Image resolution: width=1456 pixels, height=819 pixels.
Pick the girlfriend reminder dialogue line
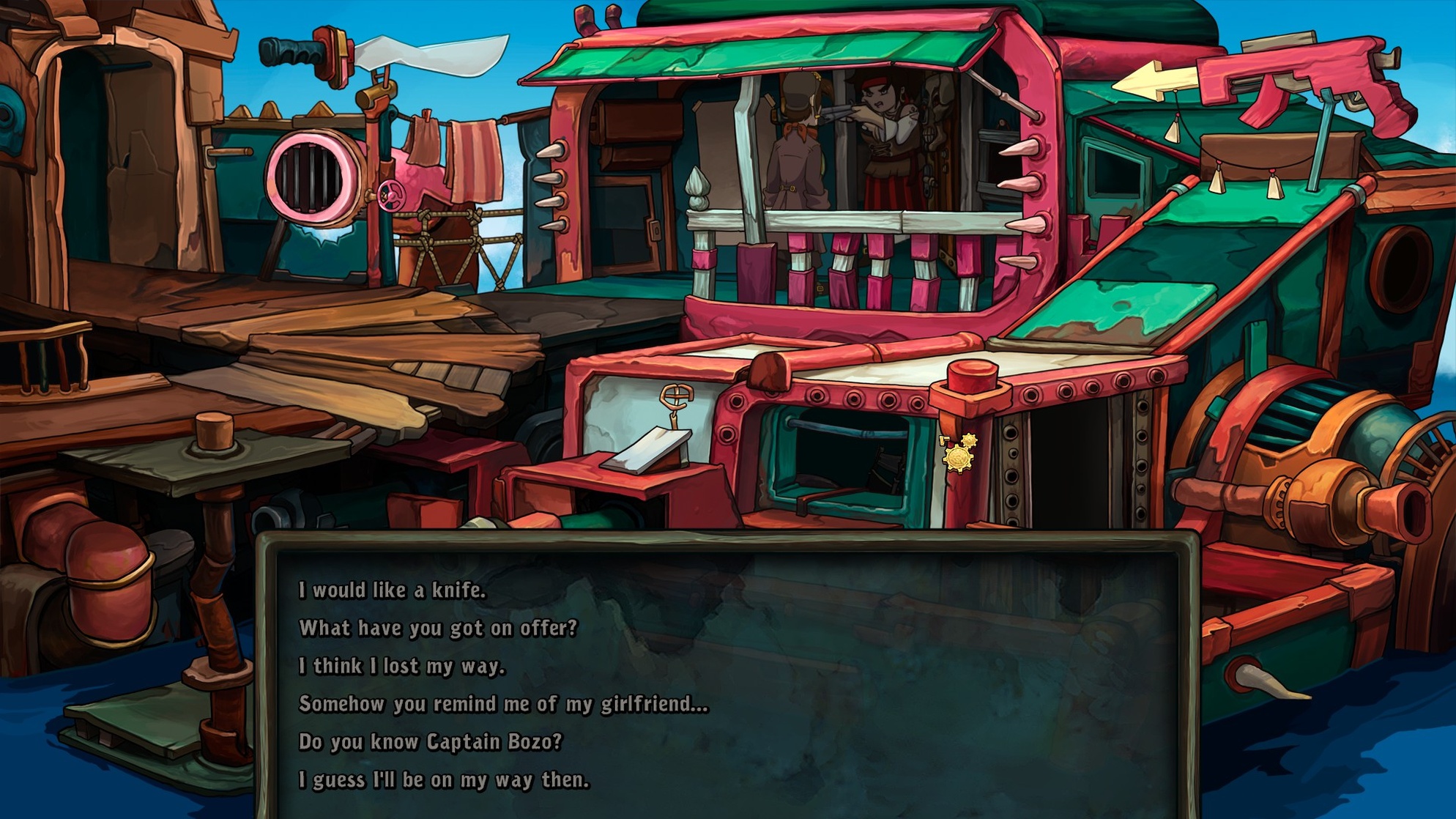pyautogui.click(x=503, y=705)
